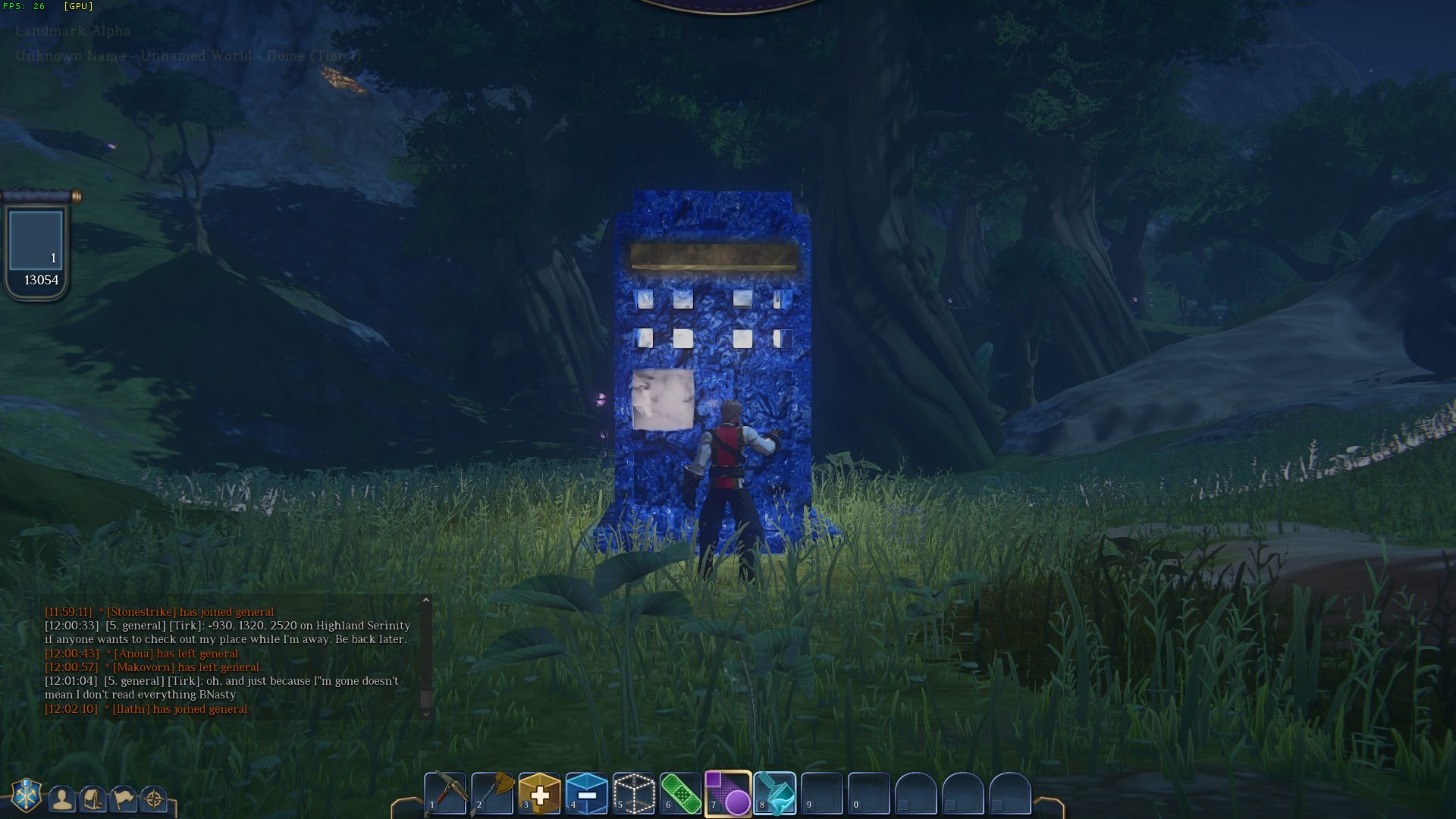Open the character silhouette panel
Image resolution: width=1456 pixels, height=819 pixels.
[x=62, y=799]
